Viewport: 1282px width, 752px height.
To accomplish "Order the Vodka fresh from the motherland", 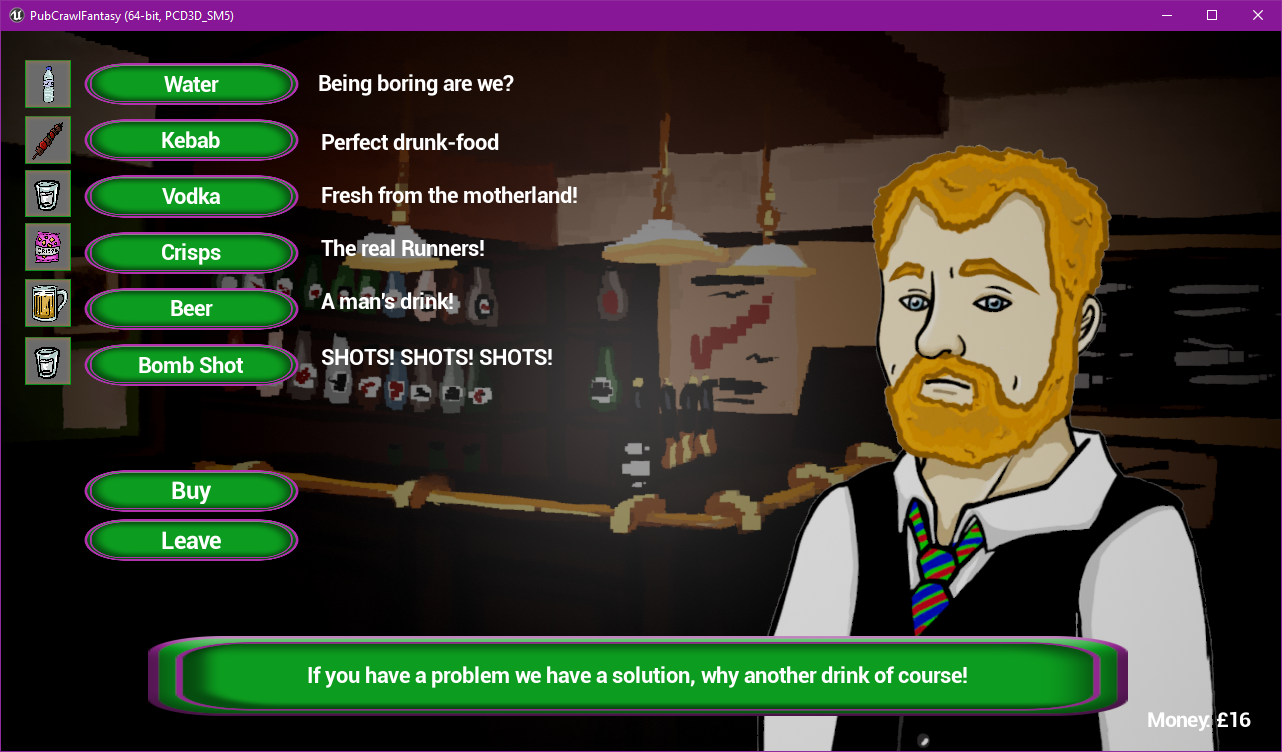I will [x=191, y=196].
